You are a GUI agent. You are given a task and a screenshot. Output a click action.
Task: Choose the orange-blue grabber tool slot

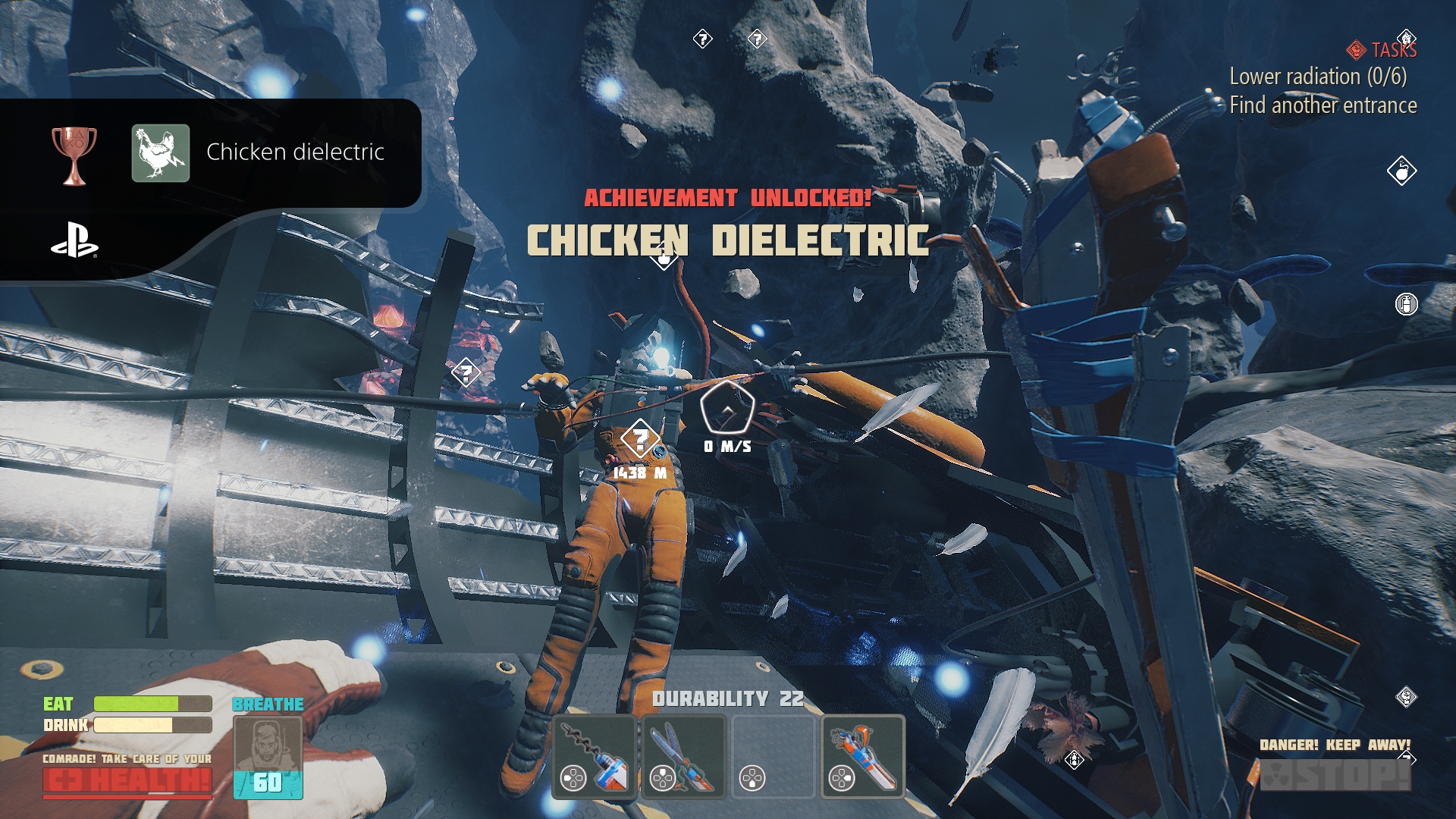[863, 757]
